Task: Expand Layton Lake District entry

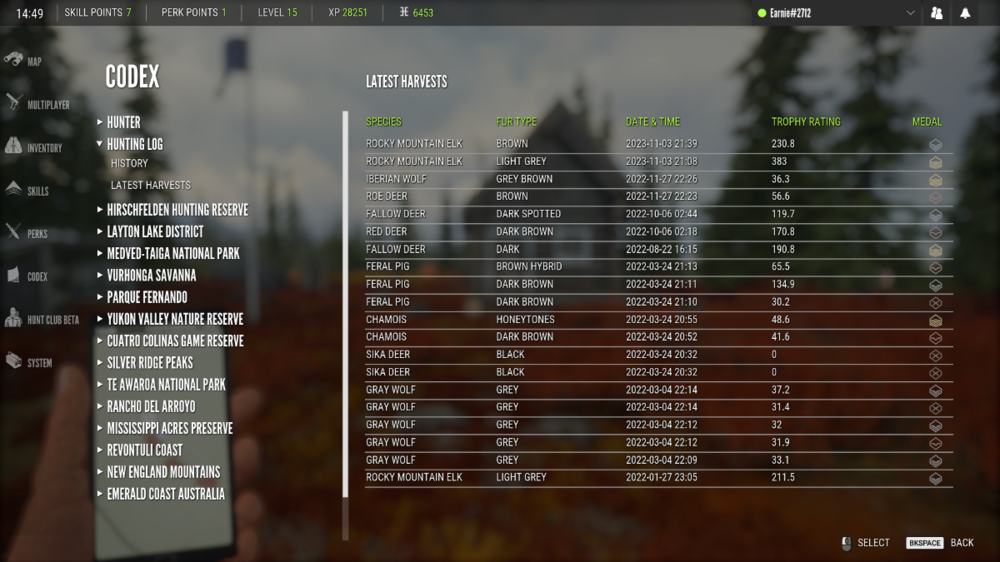Action: (155, 232)
